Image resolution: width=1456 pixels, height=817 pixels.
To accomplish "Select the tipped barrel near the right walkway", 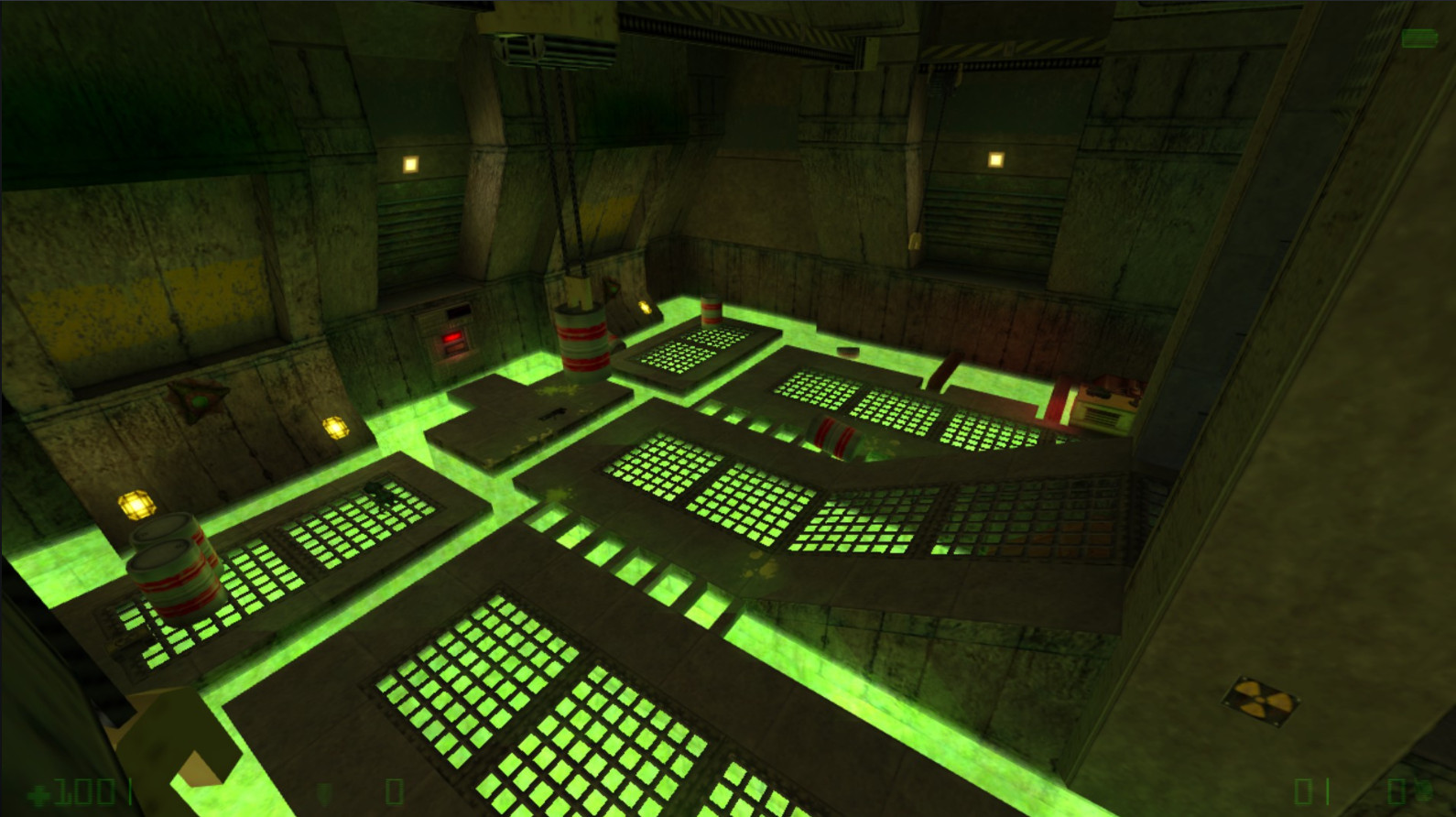I will click(833, 435).
